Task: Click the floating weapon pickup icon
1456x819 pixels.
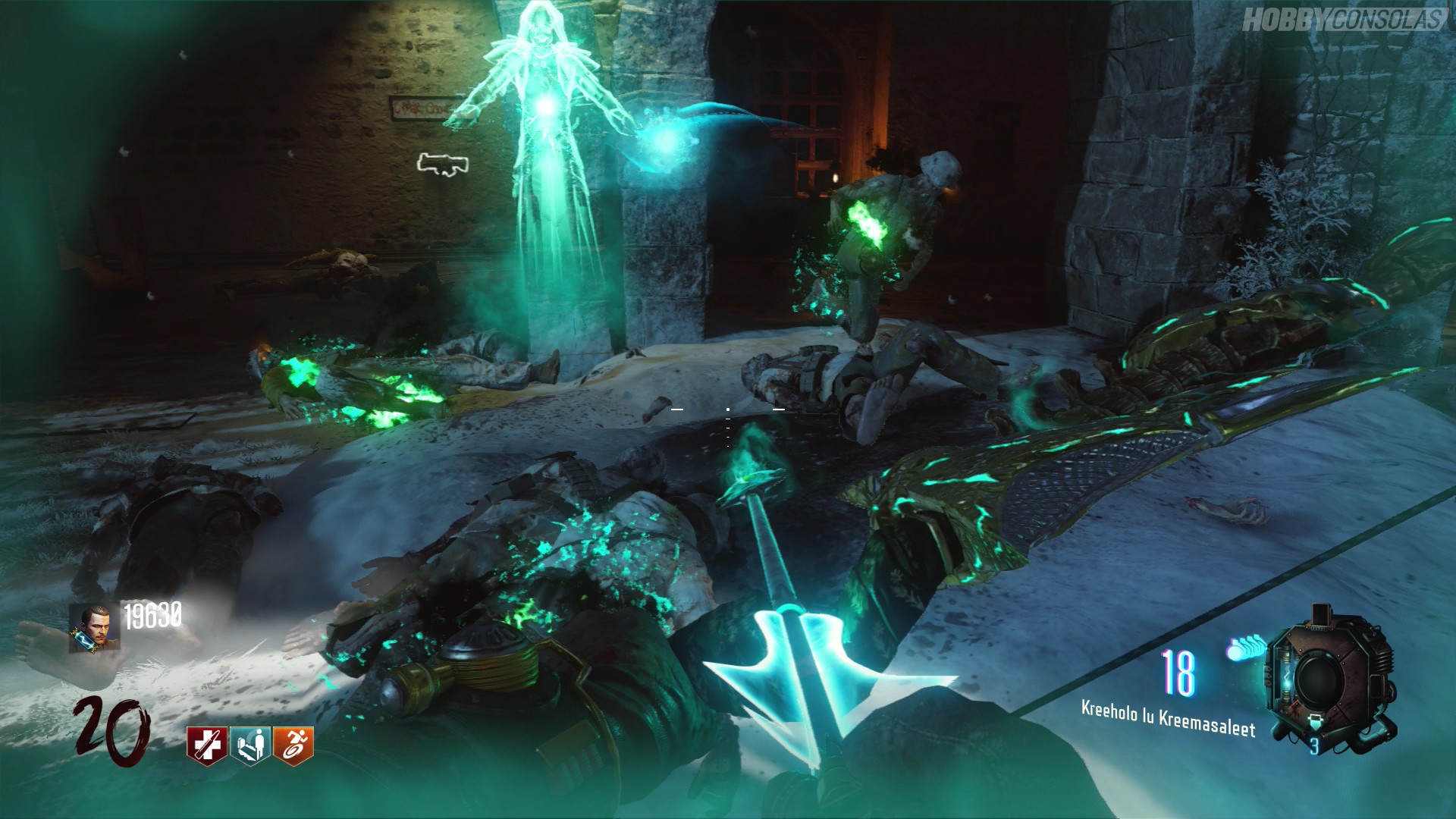Action: pyautogui.click(x=443, y=165)
